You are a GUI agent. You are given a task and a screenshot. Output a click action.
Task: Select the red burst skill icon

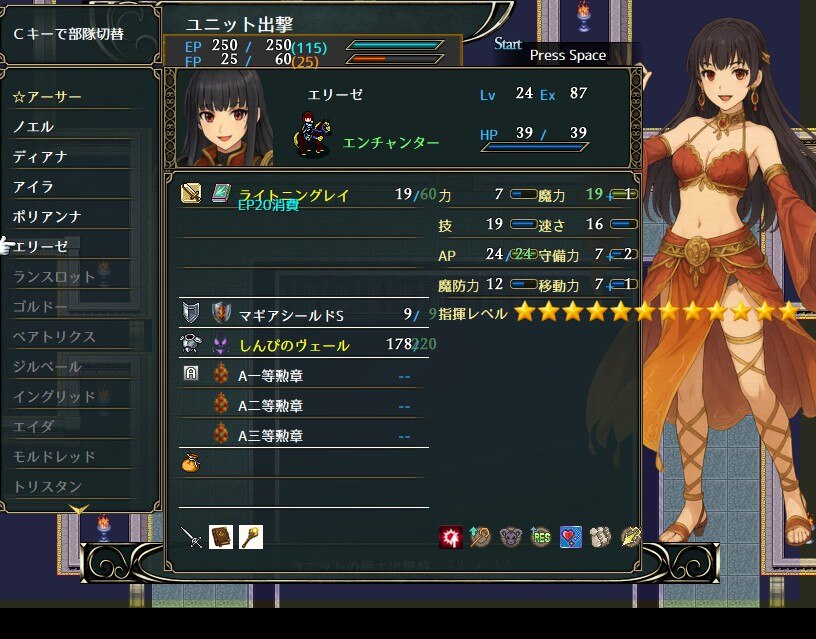click(450, 538)
